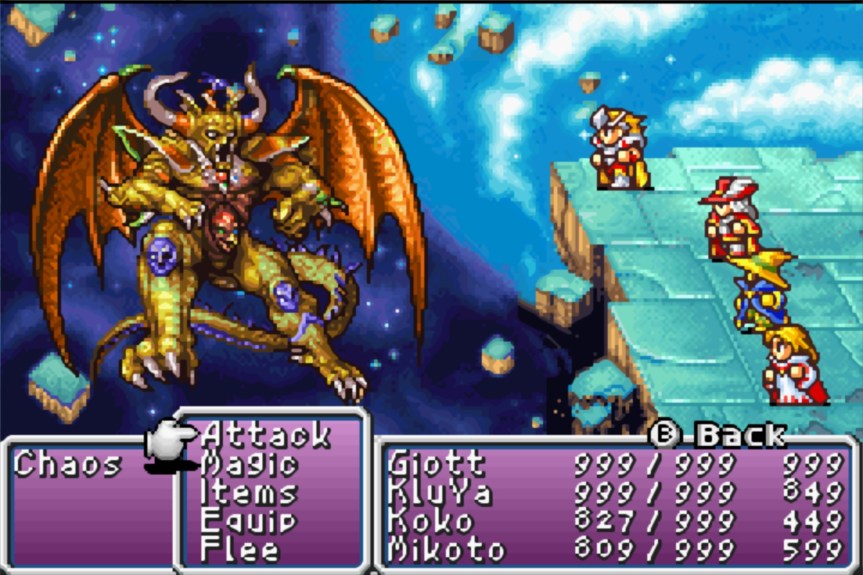Select Flee to escape battle
The image size is (863, 575).
pos(242,549)
